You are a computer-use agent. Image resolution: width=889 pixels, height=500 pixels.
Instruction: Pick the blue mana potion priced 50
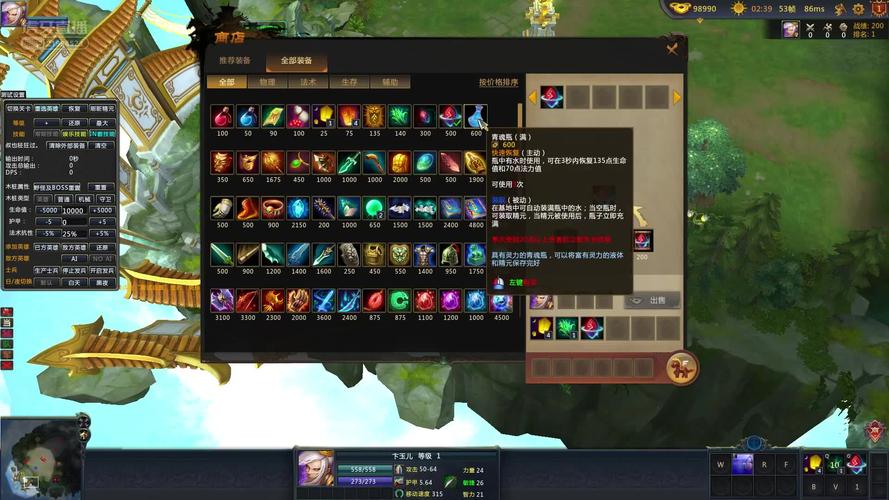[247, 117]
